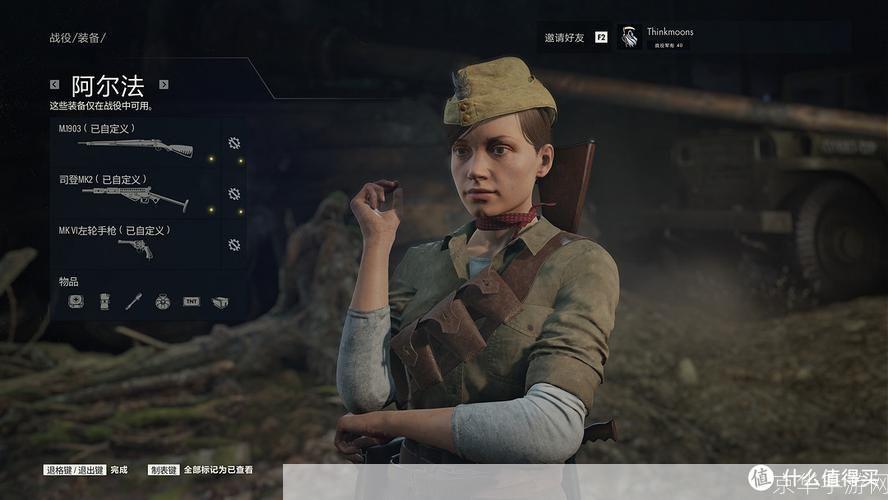Image resolution: width=888 pixels, height=500 pixels.
Task: Select the medkit item slot
Action: (x=75, y=301)
